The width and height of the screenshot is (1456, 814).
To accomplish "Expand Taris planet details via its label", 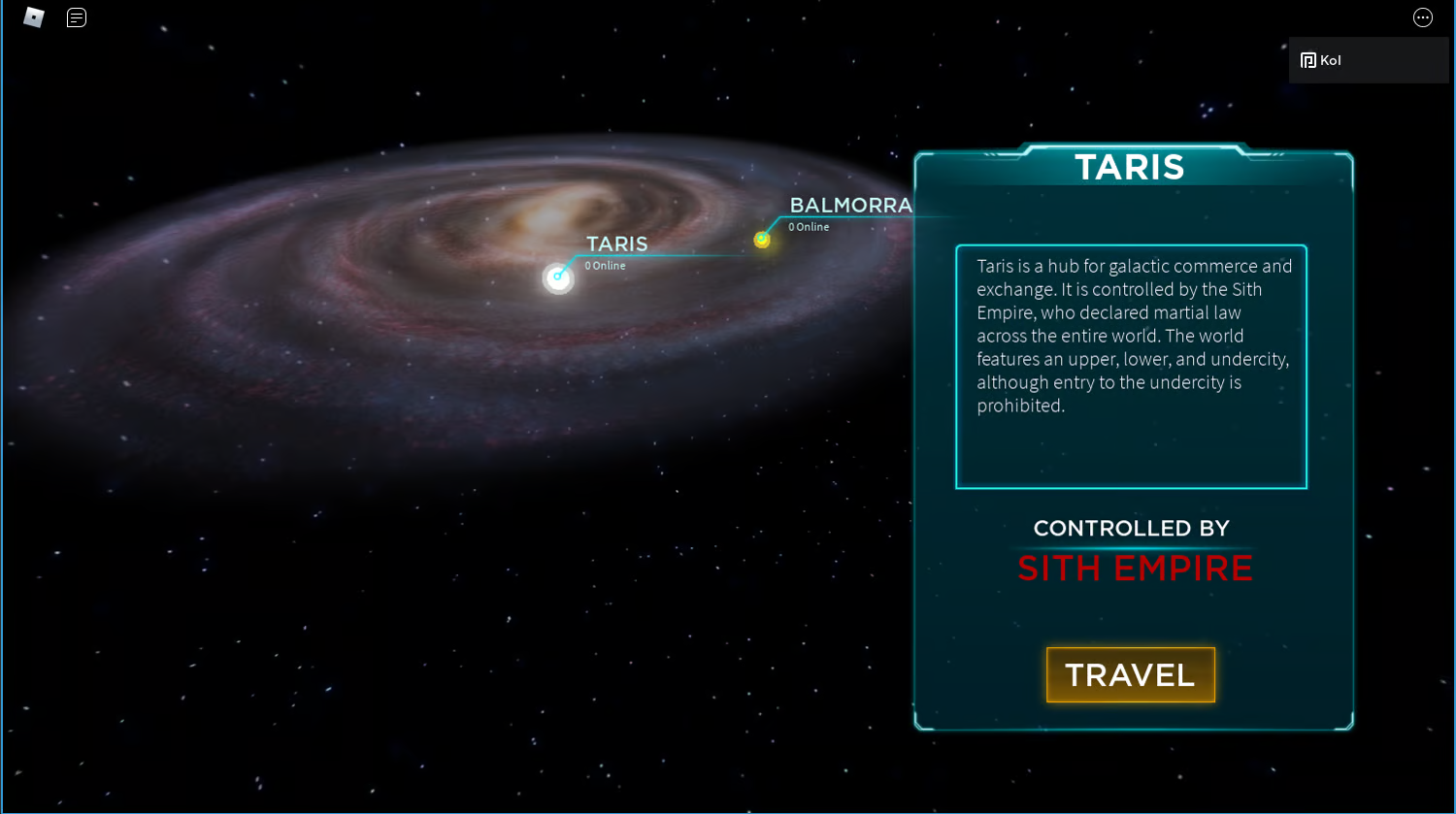I will pos(615,244).
